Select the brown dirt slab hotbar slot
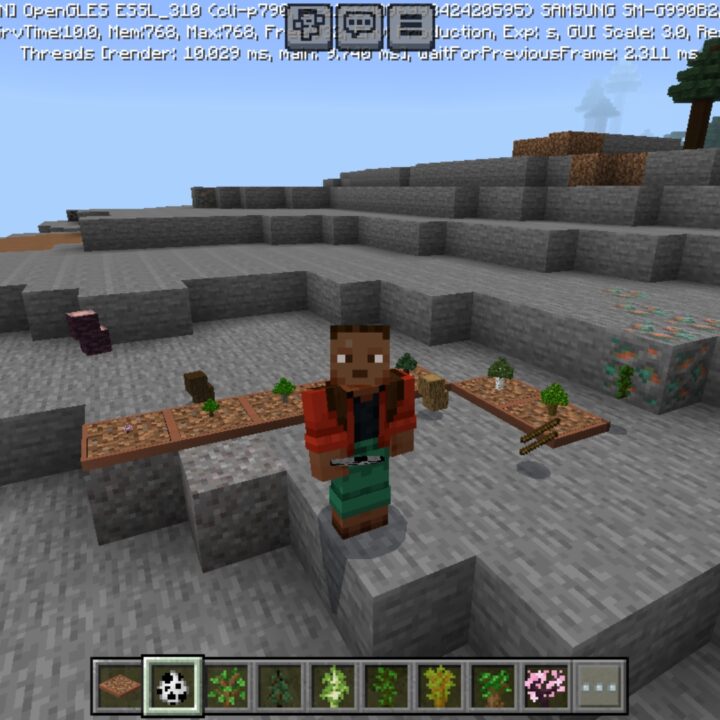 [120, 686]
